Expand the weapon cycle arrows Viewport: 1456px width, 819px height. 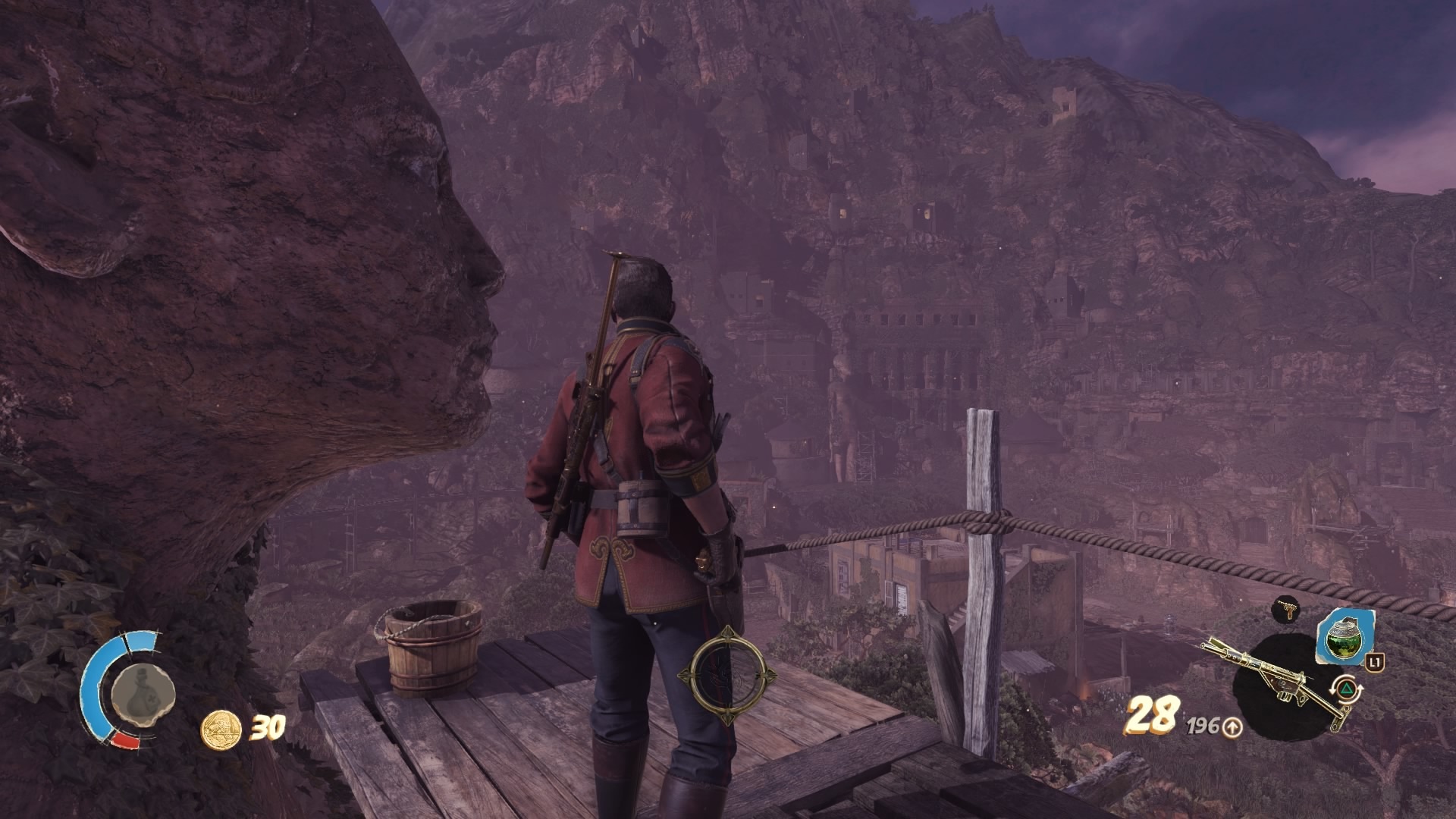(1333, 692)
